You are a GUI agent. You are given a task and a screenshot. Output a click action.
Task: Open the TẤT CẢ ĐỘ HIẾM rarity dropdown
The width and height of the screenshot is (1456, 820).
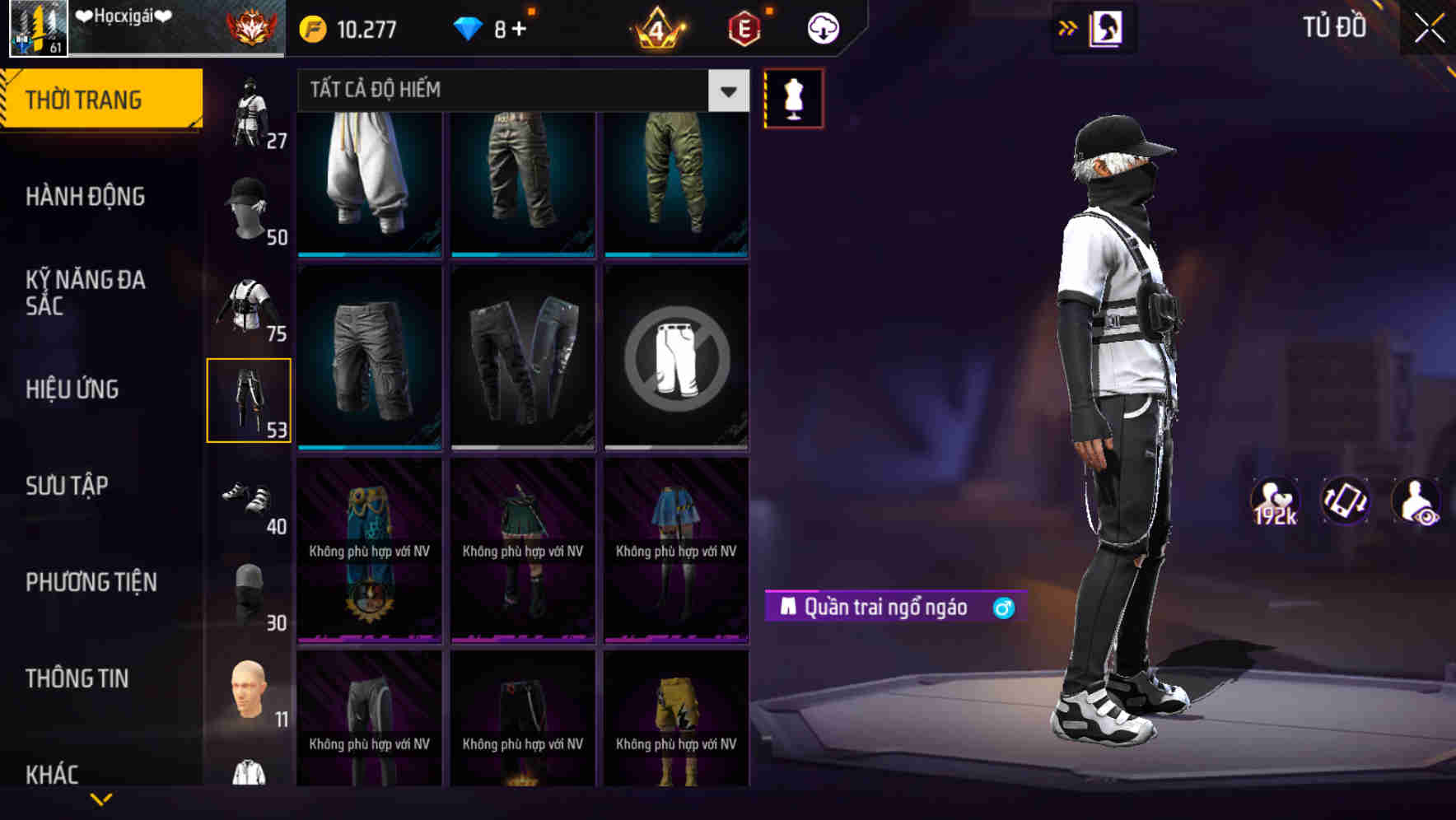pos(519,91)
